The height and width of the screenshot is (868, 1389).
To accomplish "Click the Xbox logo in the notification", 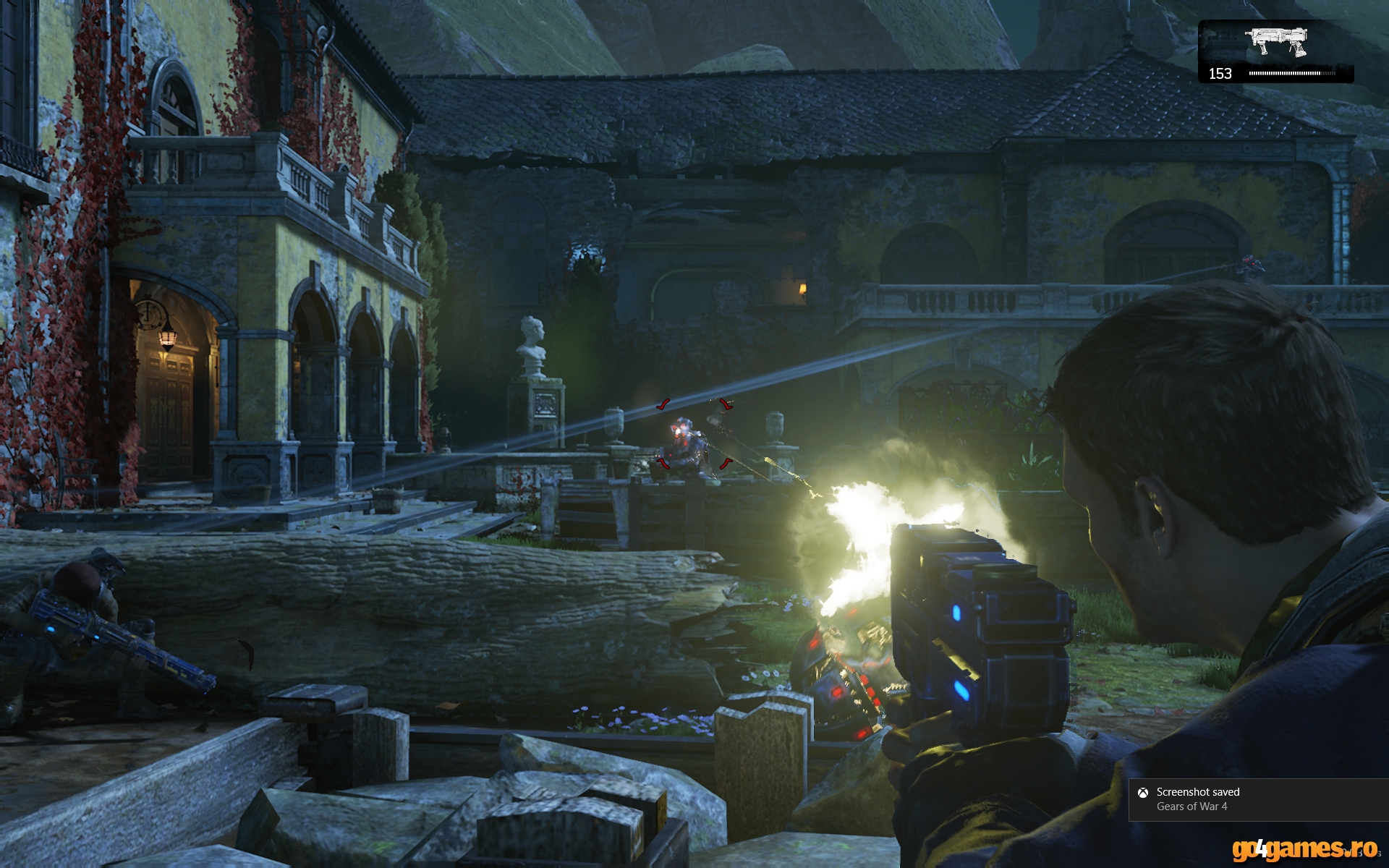I will 1143,793.
